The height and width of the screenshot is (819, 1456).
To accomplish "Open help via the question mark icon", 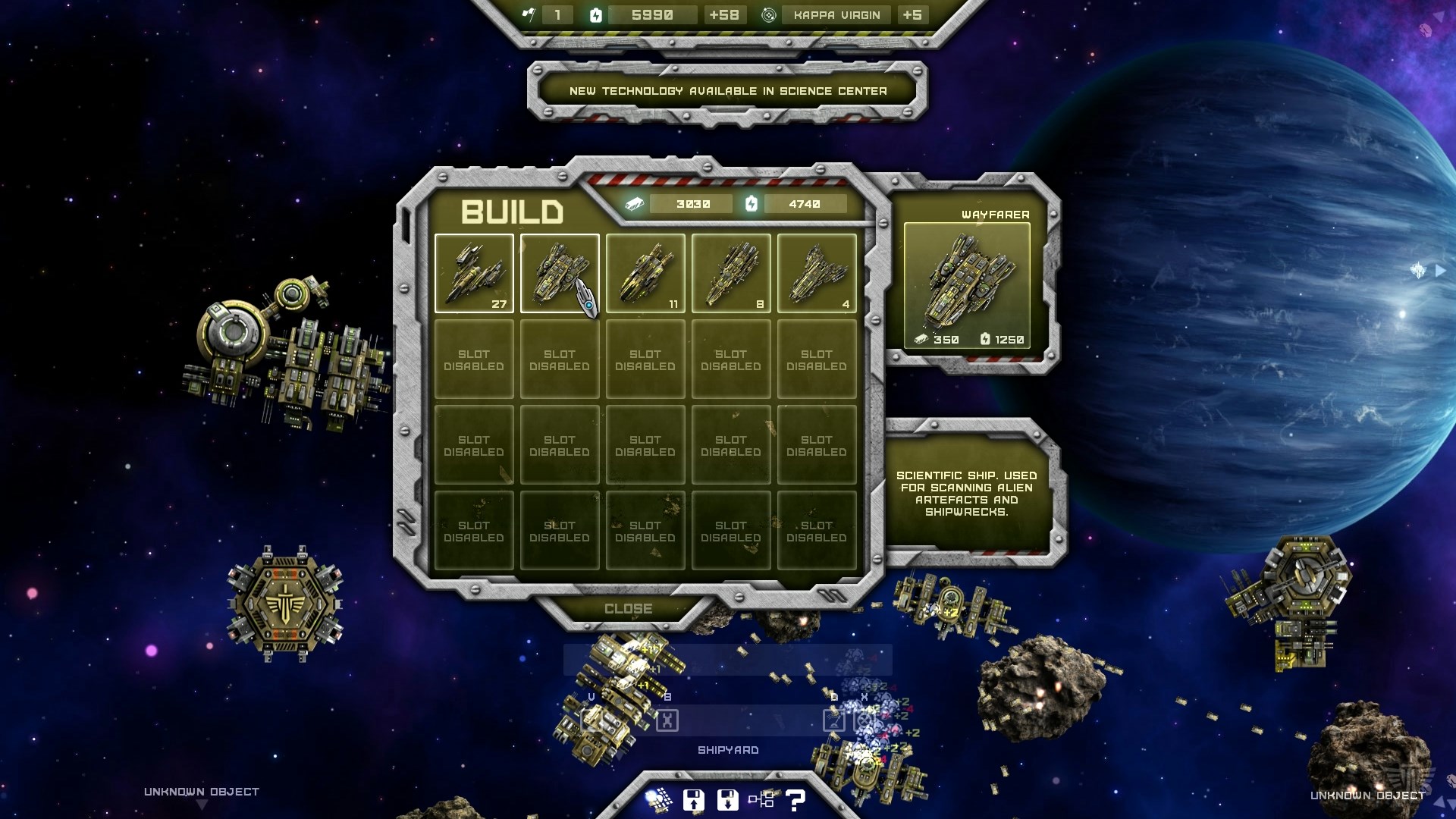I will (x=795, y=800).
